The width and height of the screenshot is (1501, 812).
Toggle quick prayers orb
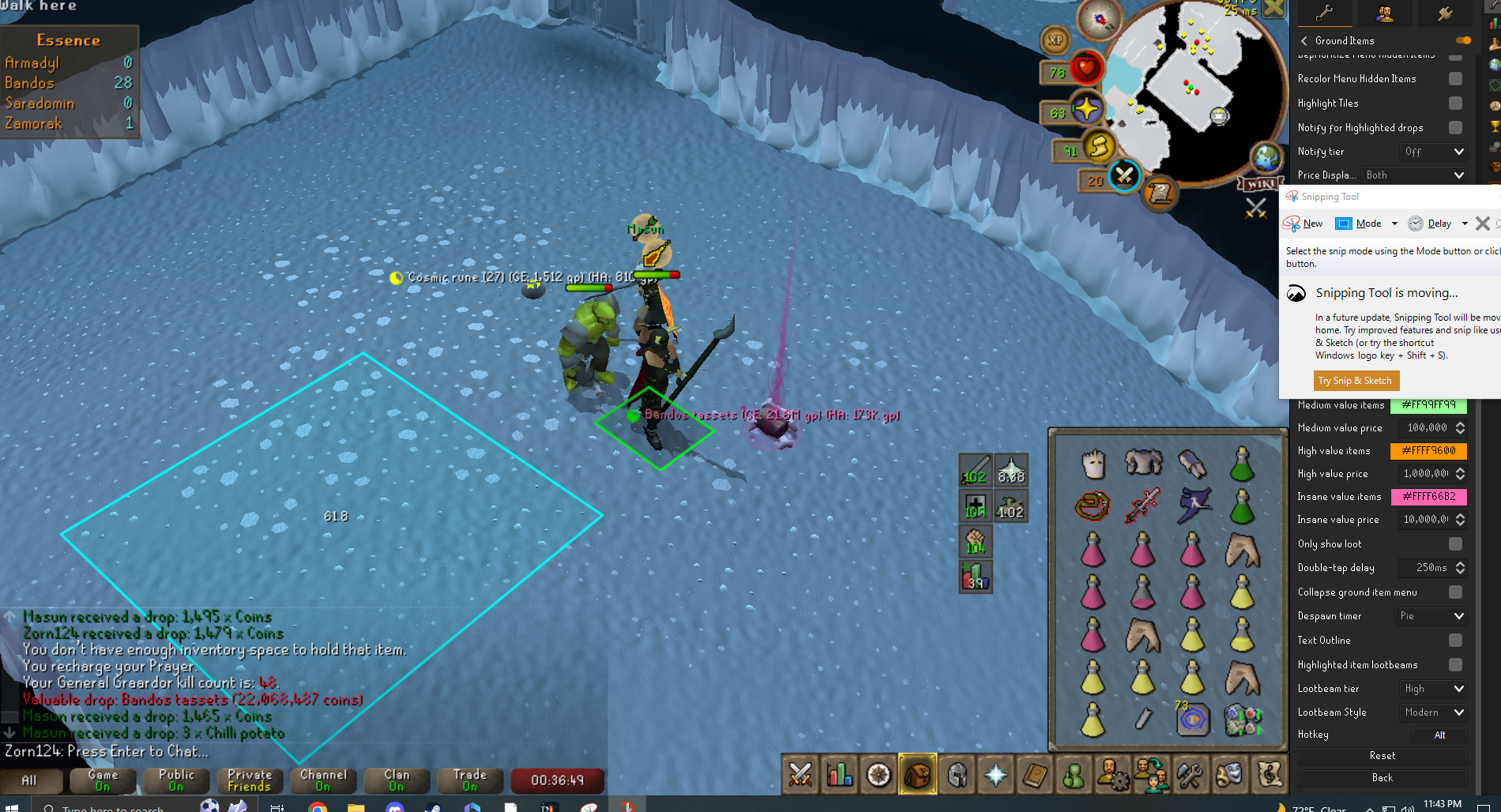[x=1086, y=108]
